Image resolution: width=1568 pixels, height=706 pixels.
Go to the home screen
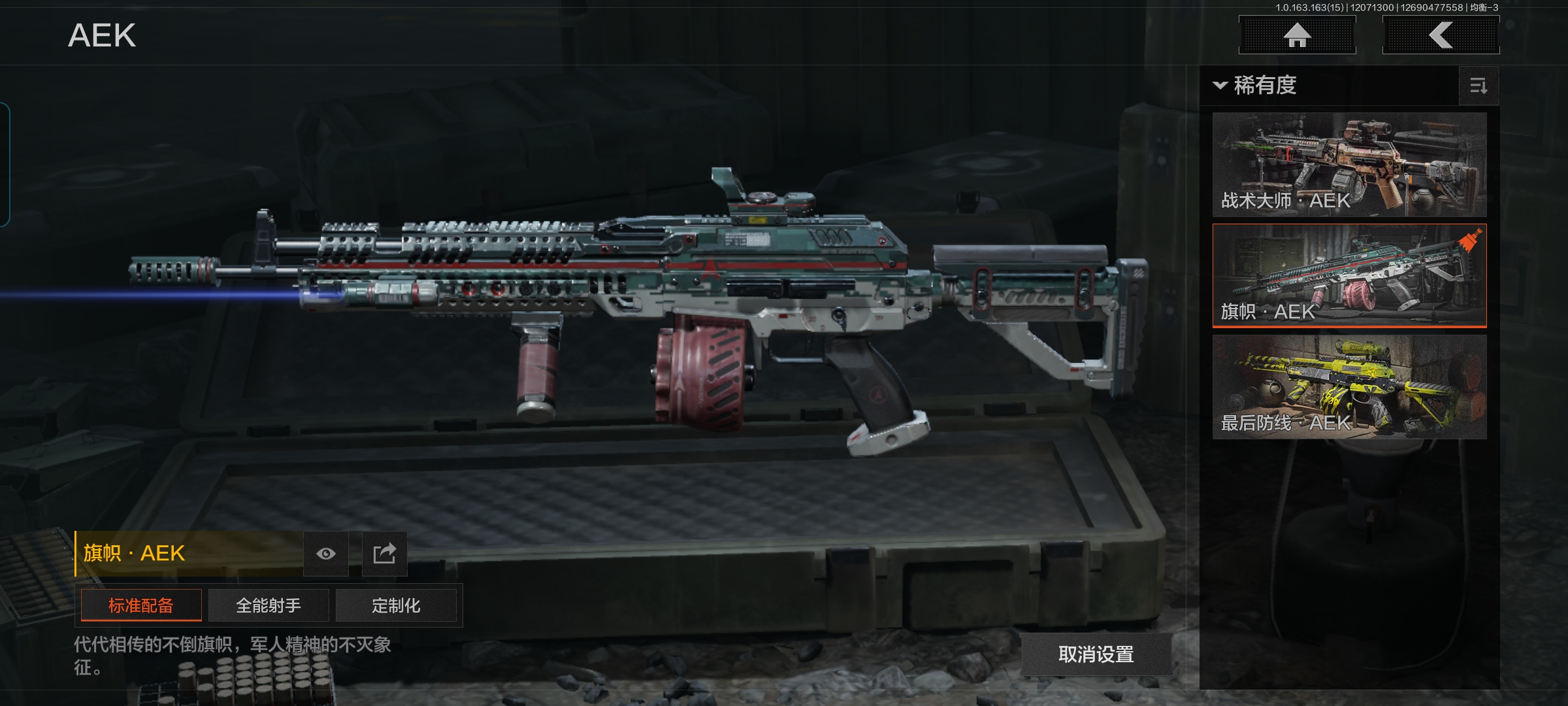click(x=1297, y=35)
